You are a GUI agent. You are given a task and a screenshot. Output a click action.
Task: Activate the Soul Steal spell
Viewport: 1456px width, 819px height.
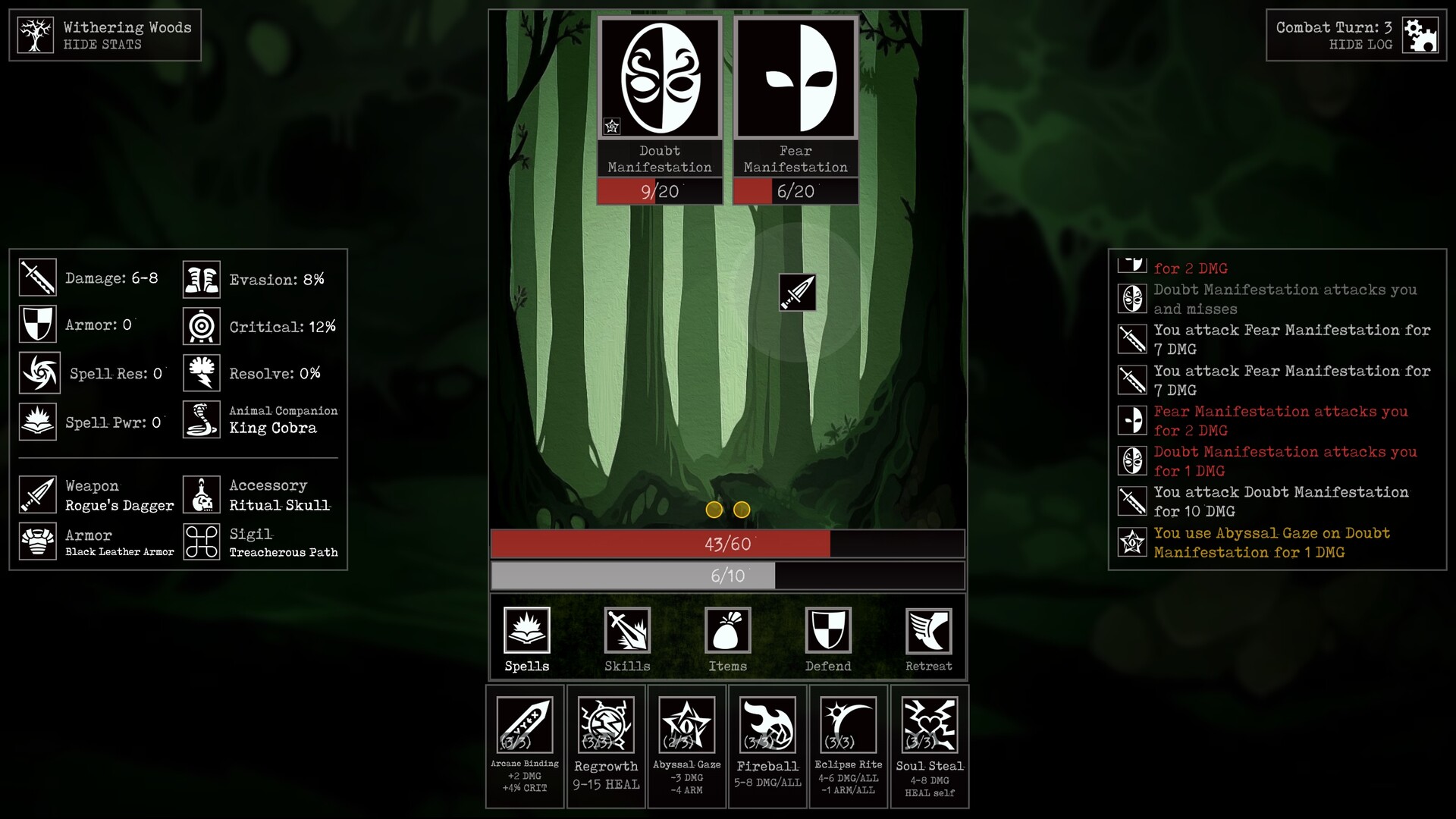[929, 747]
